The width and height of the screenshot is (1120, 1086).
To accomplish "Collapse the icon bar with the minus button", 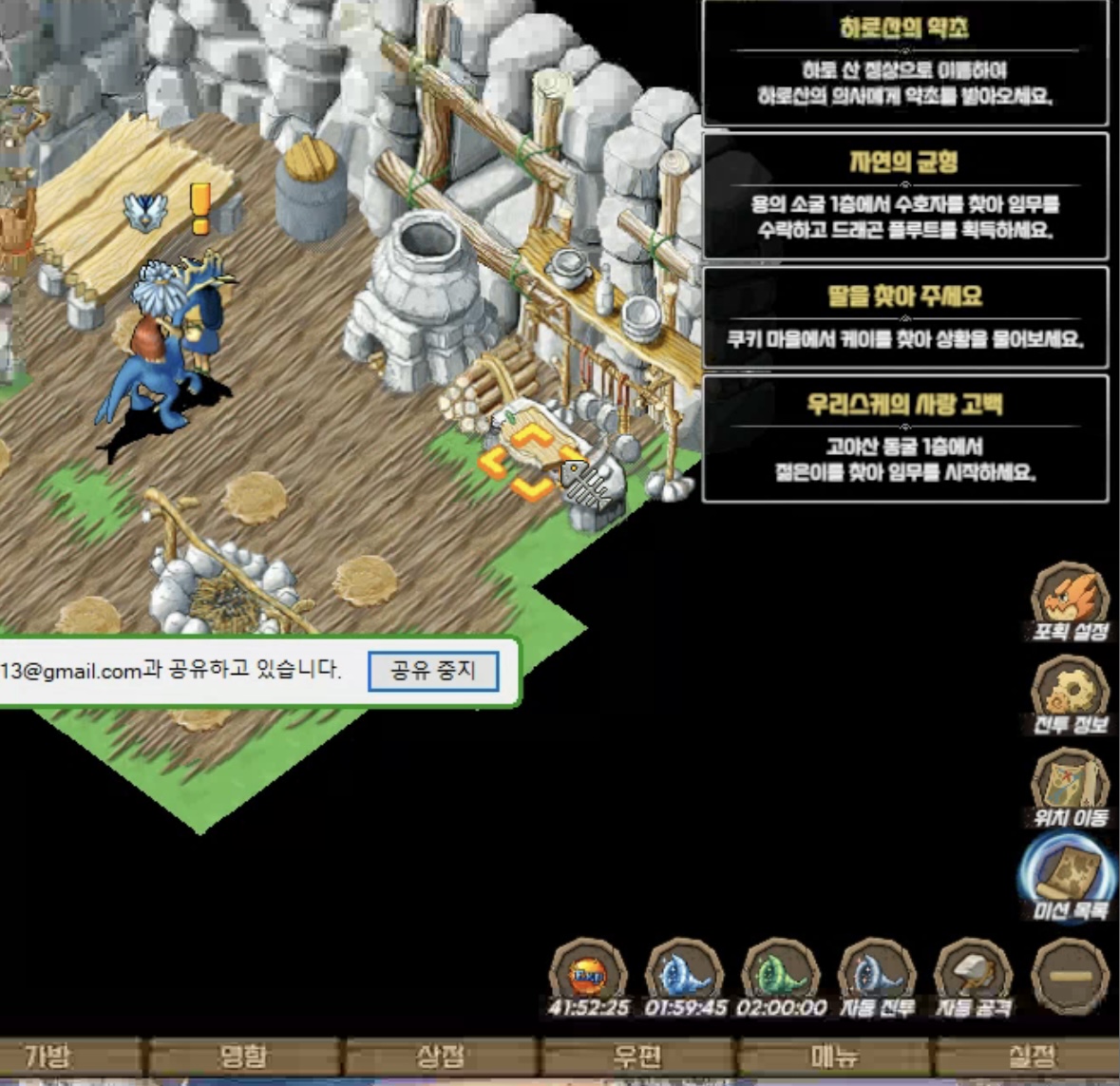I will tap(1070, 977).
